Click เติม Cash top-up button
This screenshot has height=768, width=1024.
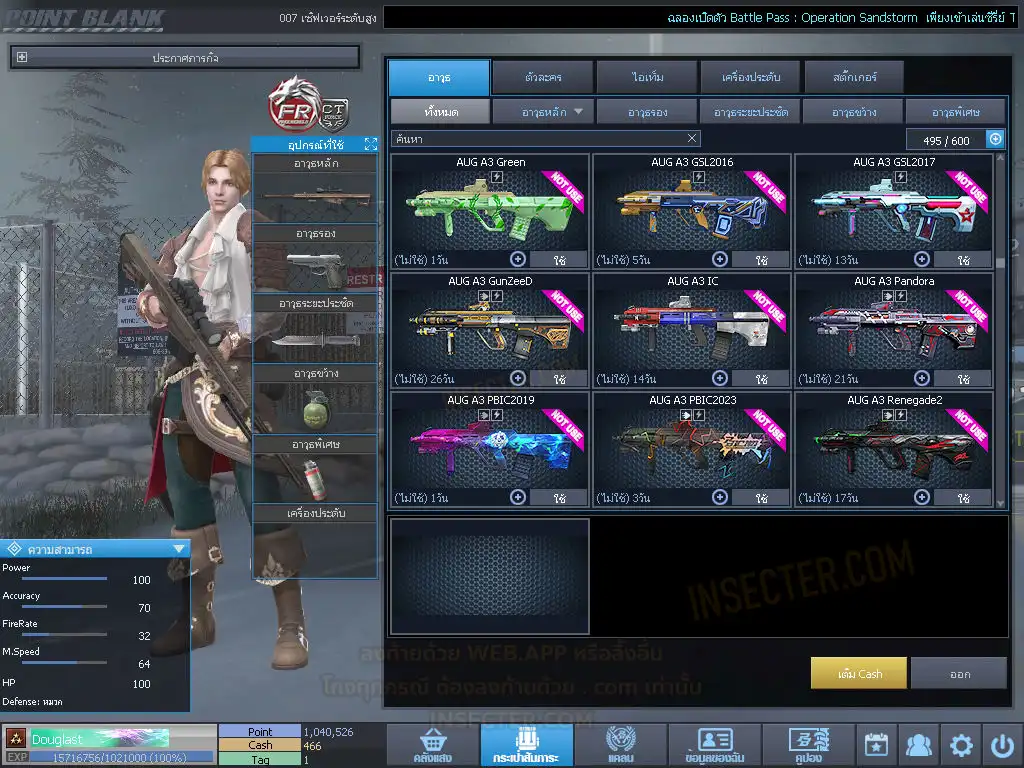coord(859,674)
